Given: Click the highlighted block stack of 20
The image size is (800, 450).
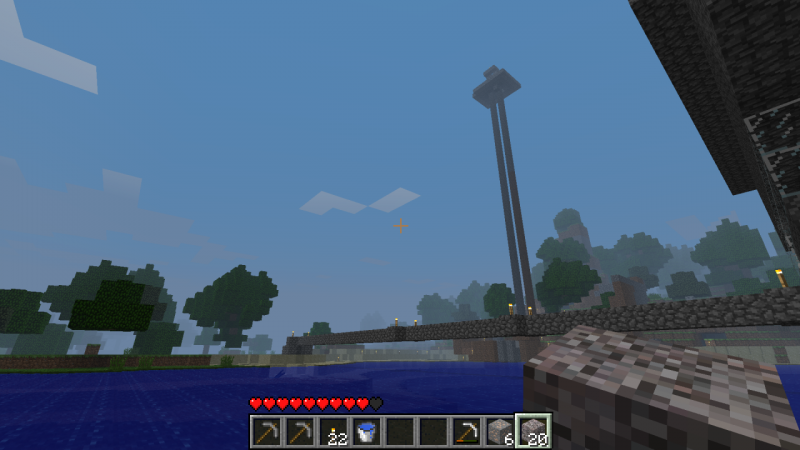Looking at the screenshot, I should click(532, 432).
